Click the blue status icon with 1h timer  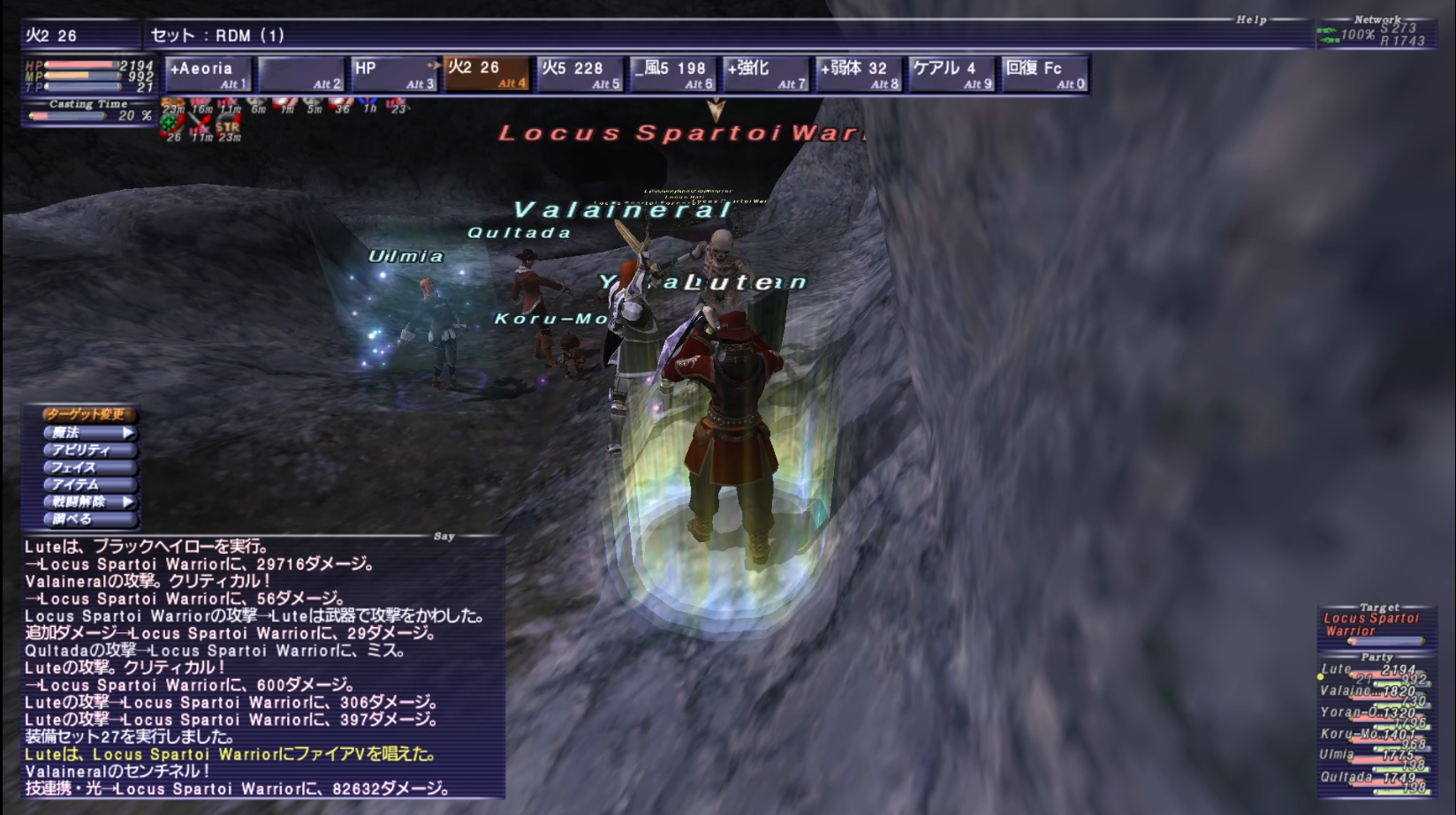(370, 104)
